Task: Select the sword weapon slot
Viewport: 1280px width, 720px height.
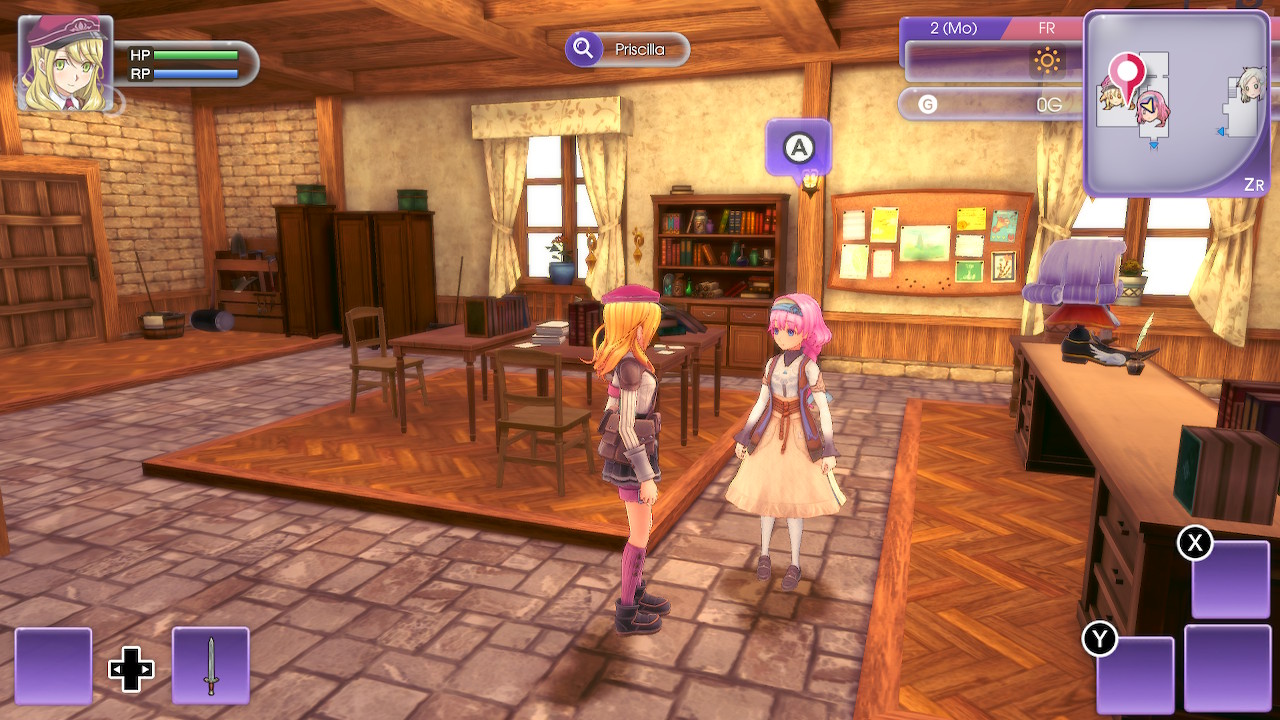Action: point(210,665)
